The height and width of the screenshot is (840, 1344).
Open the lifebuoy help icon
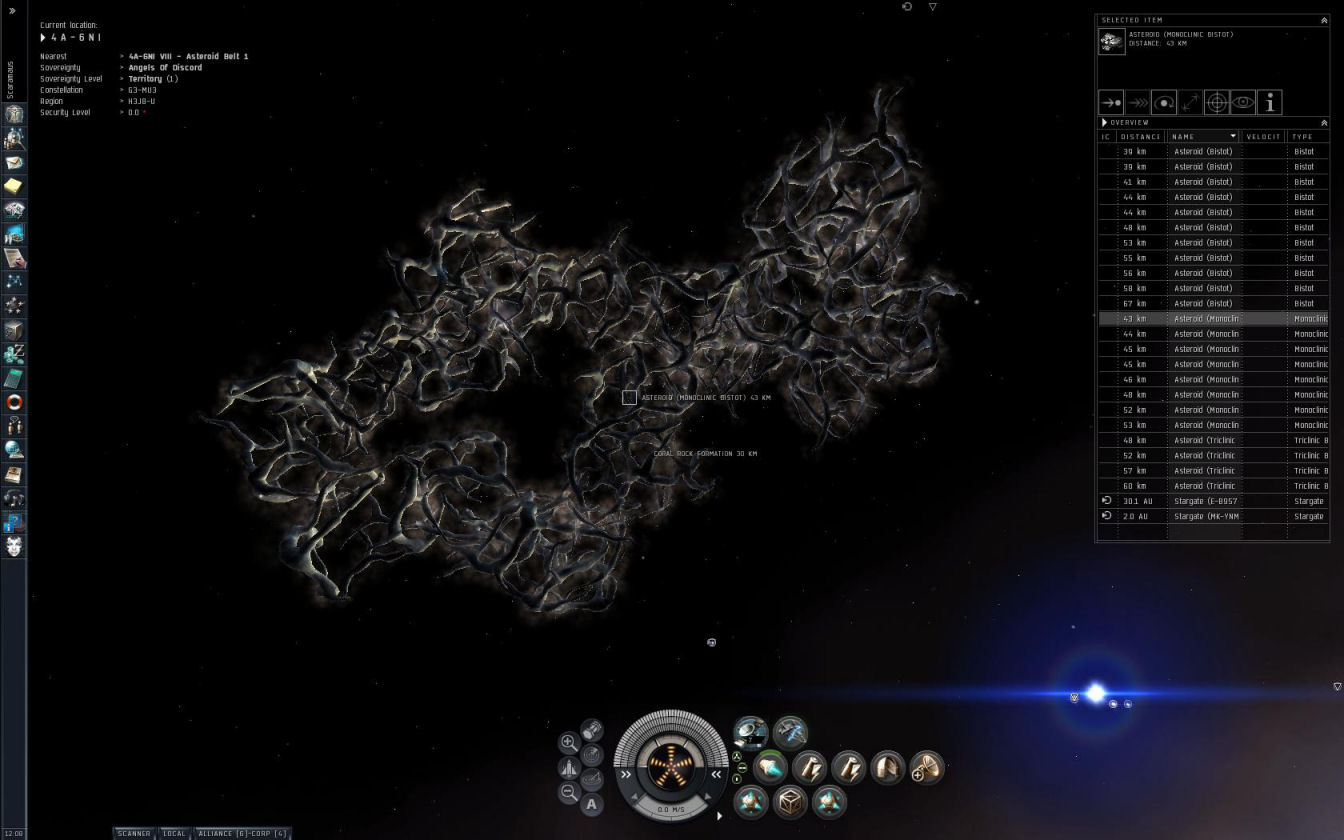coord(14,402)
